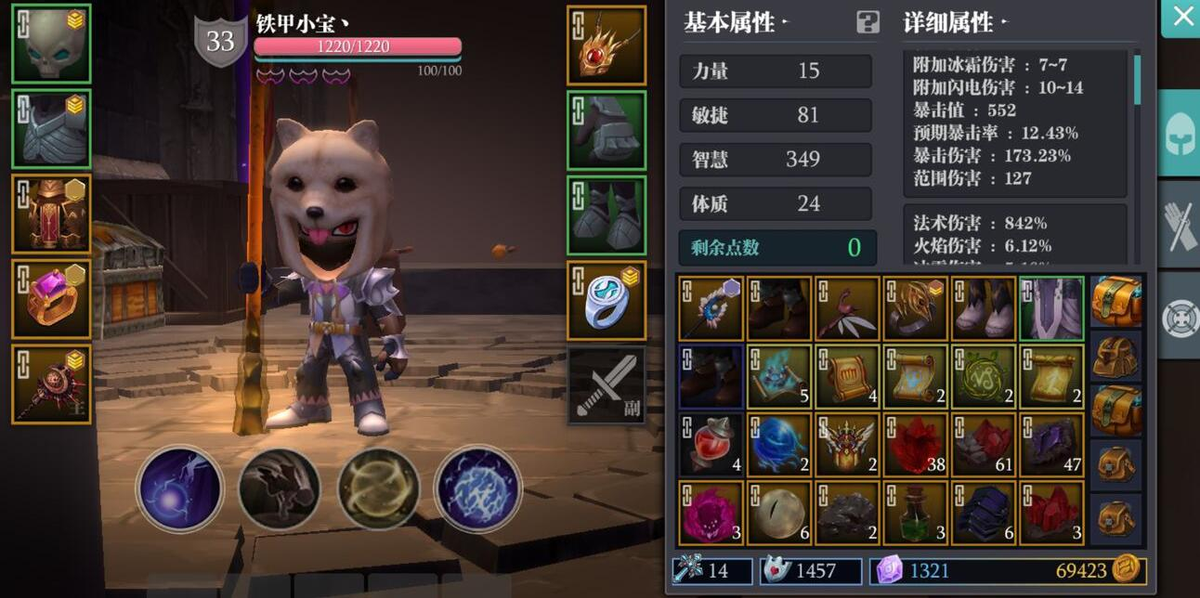This screenshot has height=598, width=1200.
Task: Select the purple gem ring slot
Action: (52, 300)
